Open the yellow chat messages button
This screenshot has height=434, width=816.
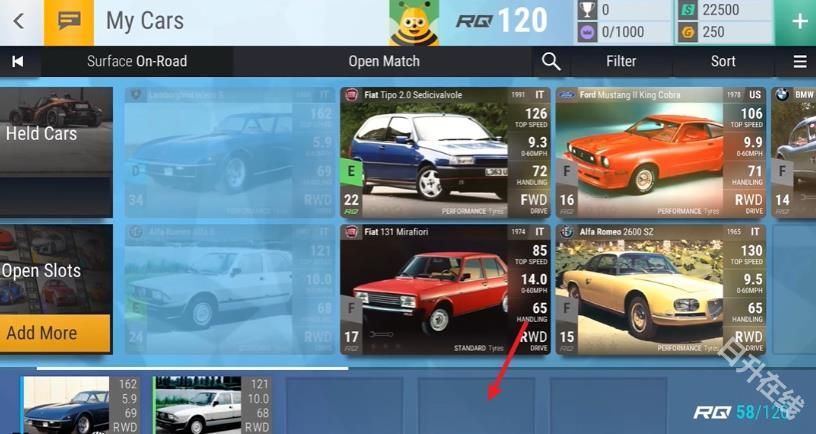click(69, 21)
